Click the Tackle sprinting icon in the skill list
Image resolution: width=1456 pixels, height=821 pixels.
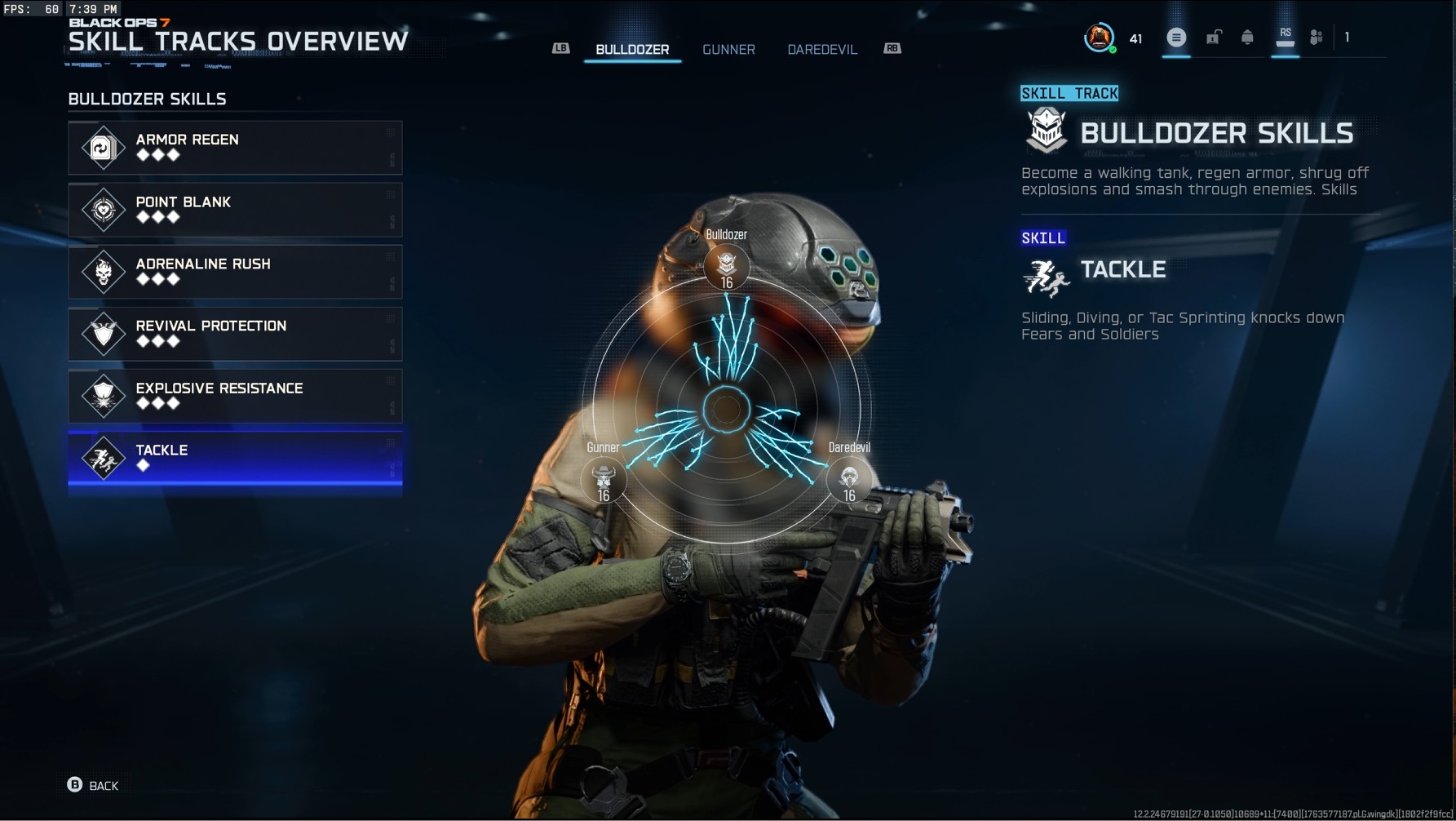point(103,458)
